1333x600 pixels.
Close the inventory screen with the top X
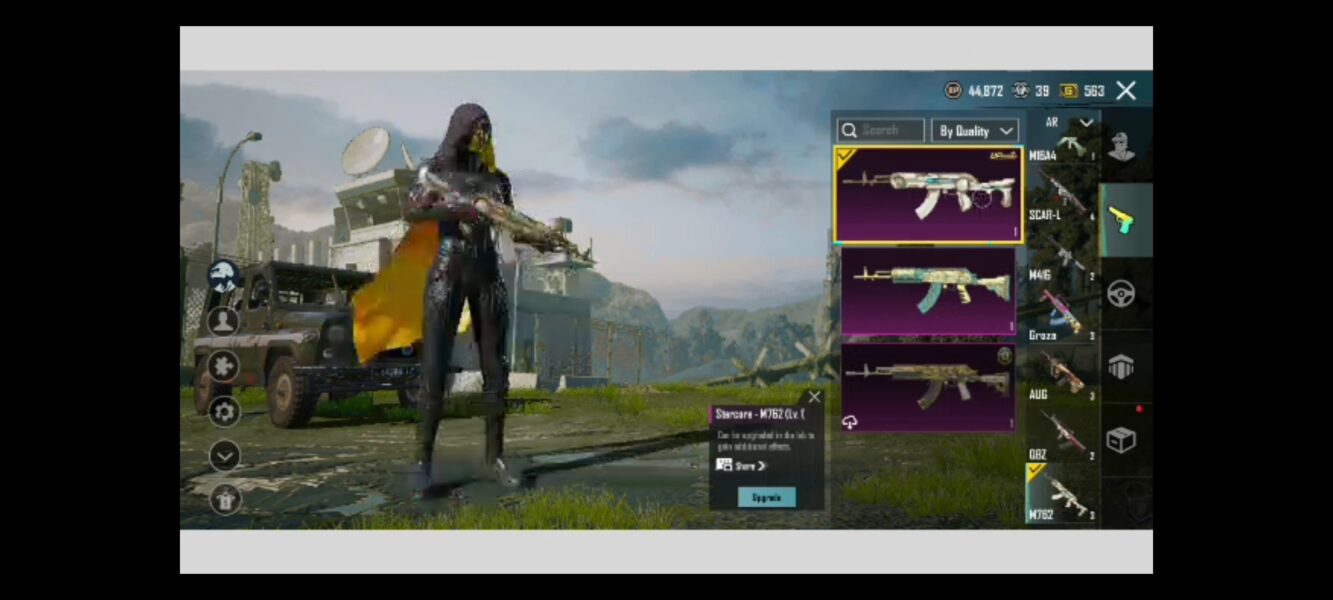(x=1126, y=91)
